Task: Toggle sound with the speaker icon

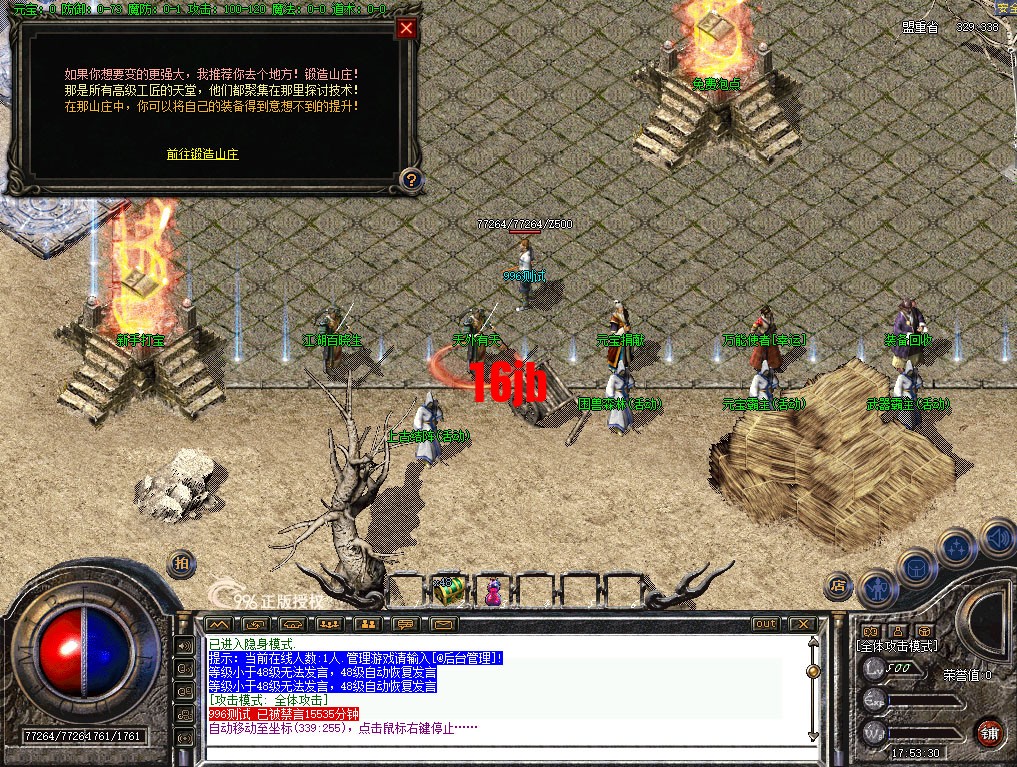Action: tap(995, 536)
